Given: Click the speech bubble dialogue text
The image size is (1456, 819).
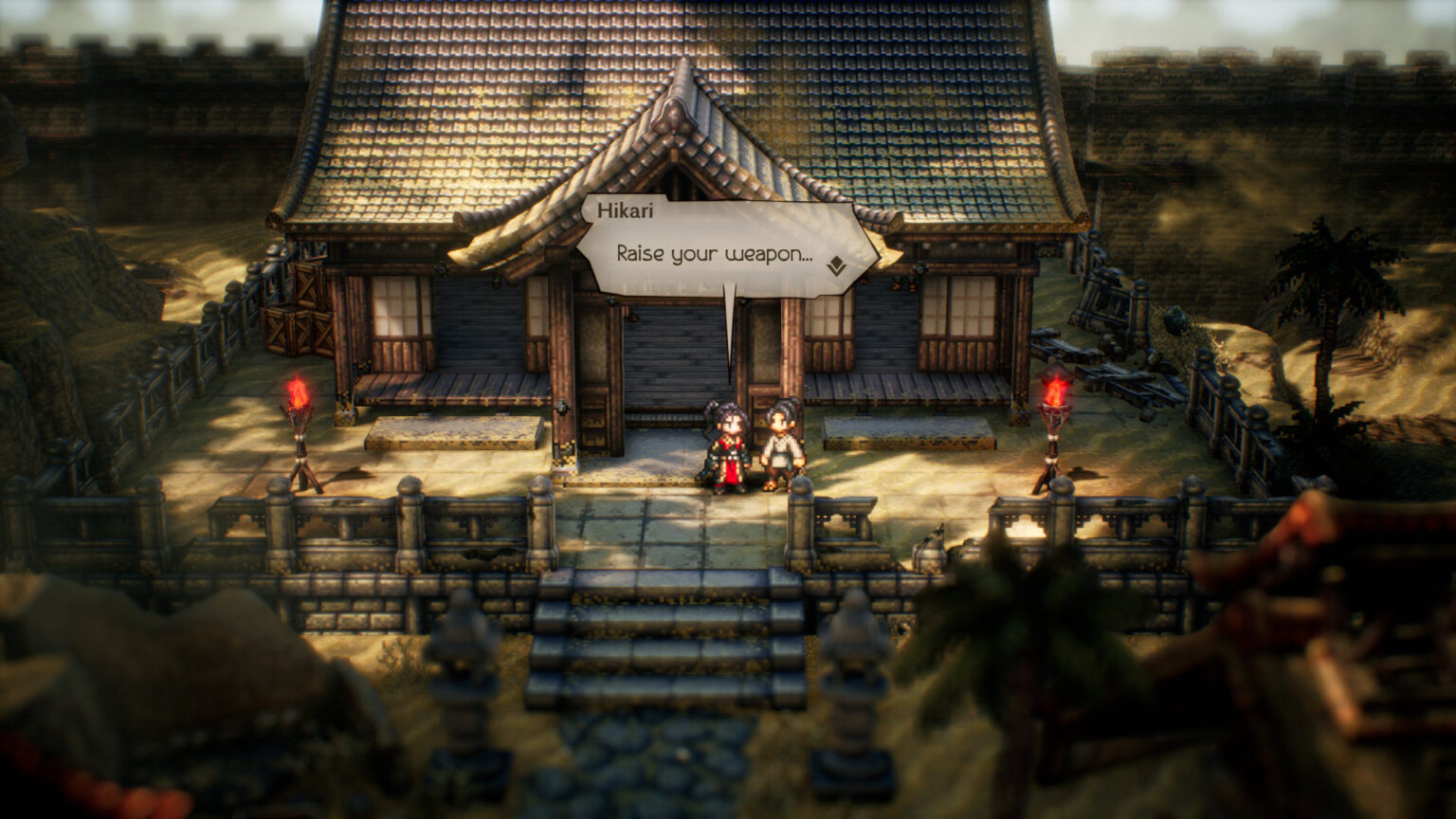Looking at the screenshot, I should coord(713,254).
